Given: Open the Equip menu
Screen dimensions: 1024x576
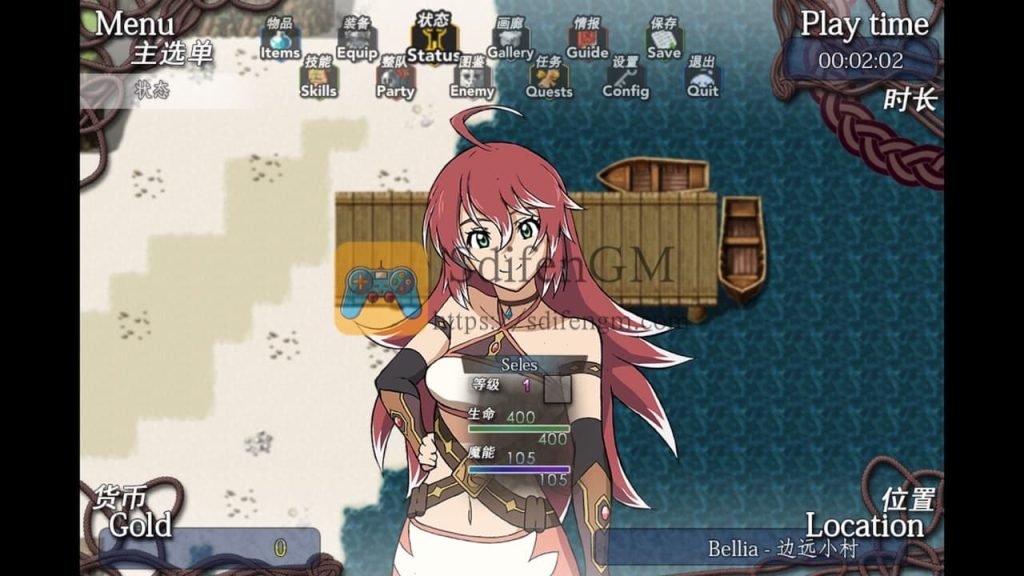Looking at the screenshot, I should point(357,43).
